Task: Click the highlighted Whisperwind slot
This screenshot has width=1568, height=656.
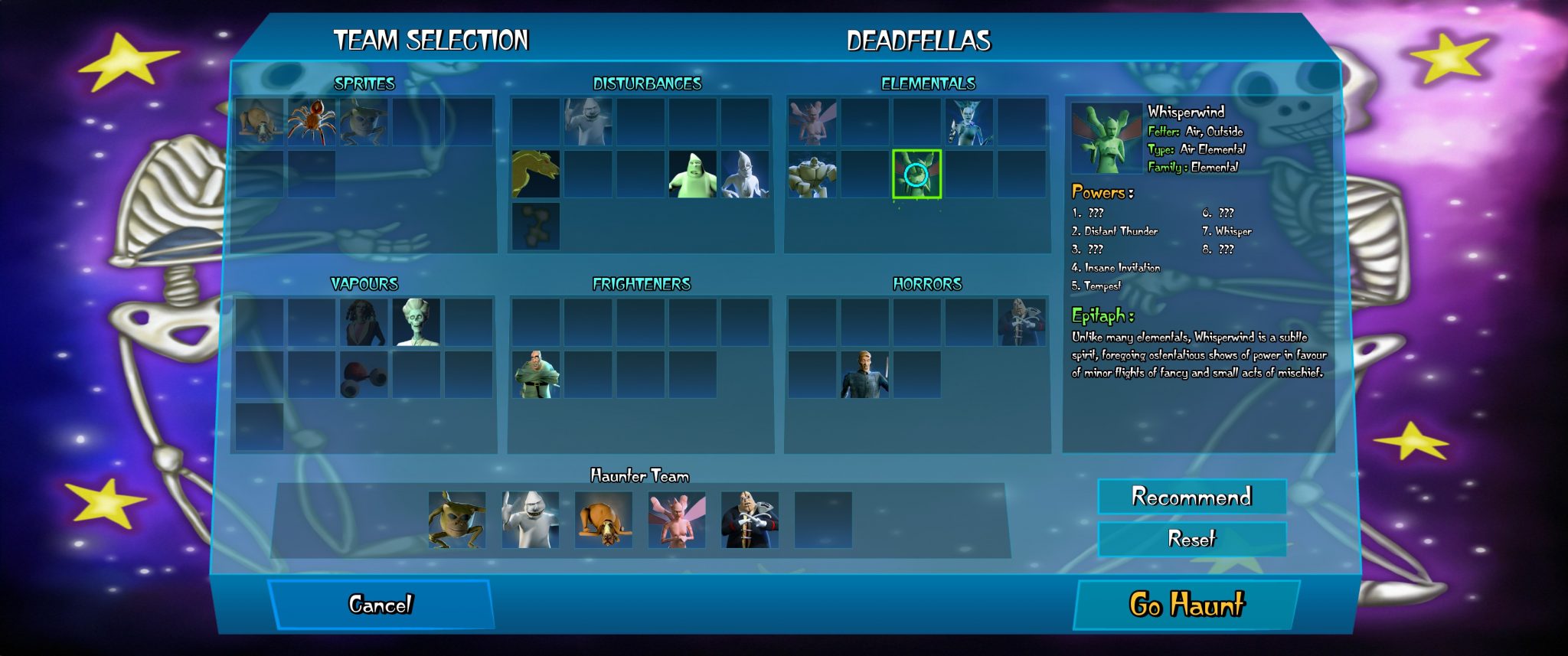Action: point(916,174)
